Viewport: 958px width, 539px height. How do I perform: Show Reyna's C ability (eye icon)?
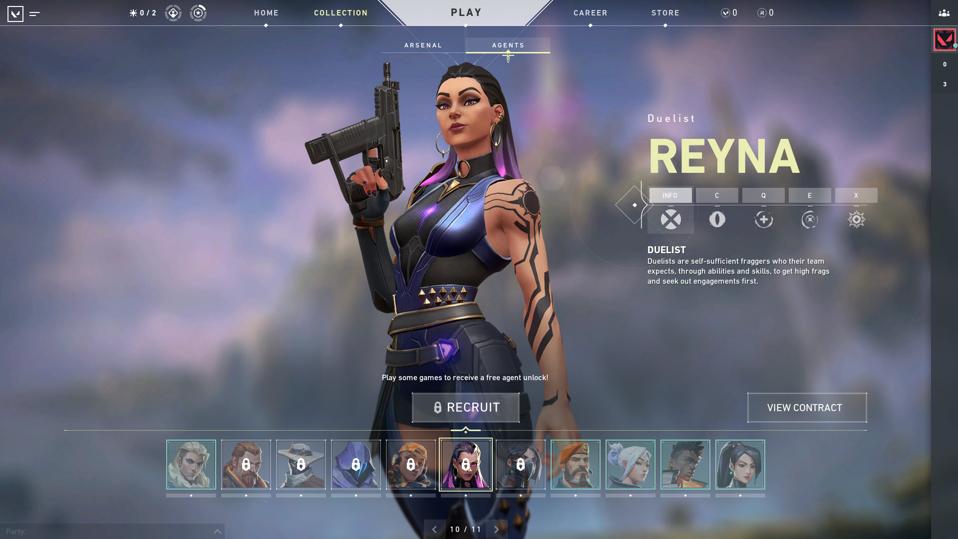pos(717,219)
